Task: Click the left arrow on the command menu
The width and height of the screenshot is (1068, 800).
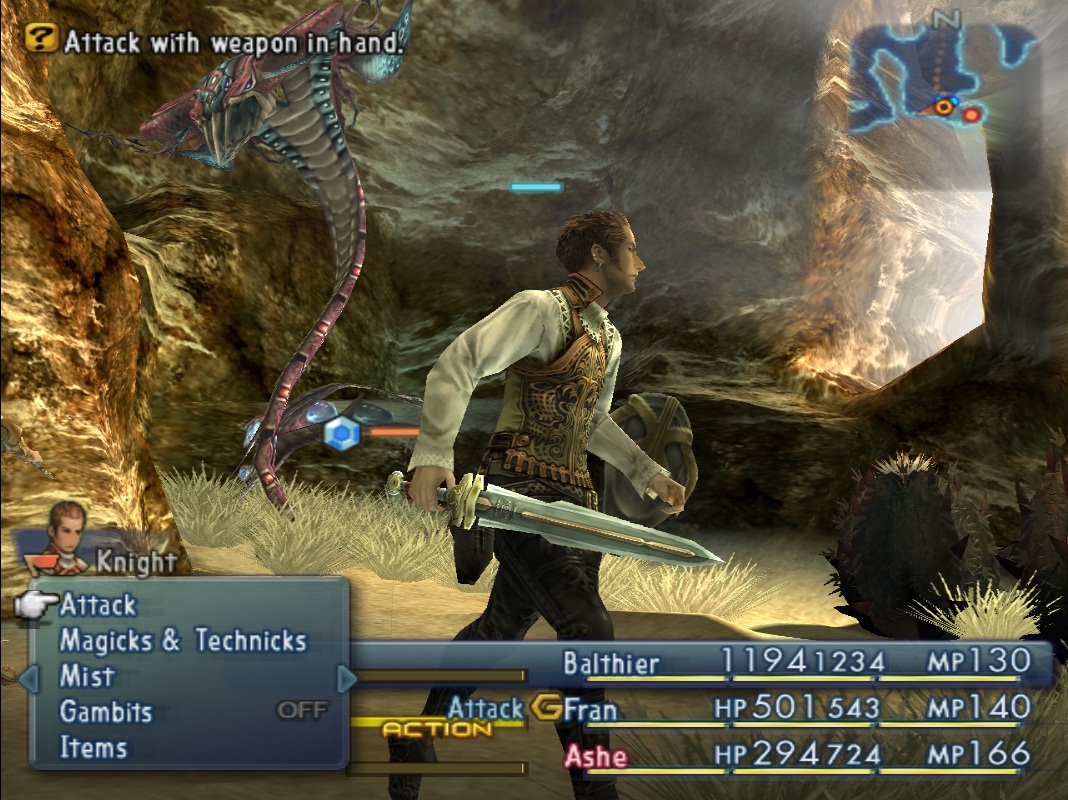Action: pyautogui.click(x=29, y=679)
